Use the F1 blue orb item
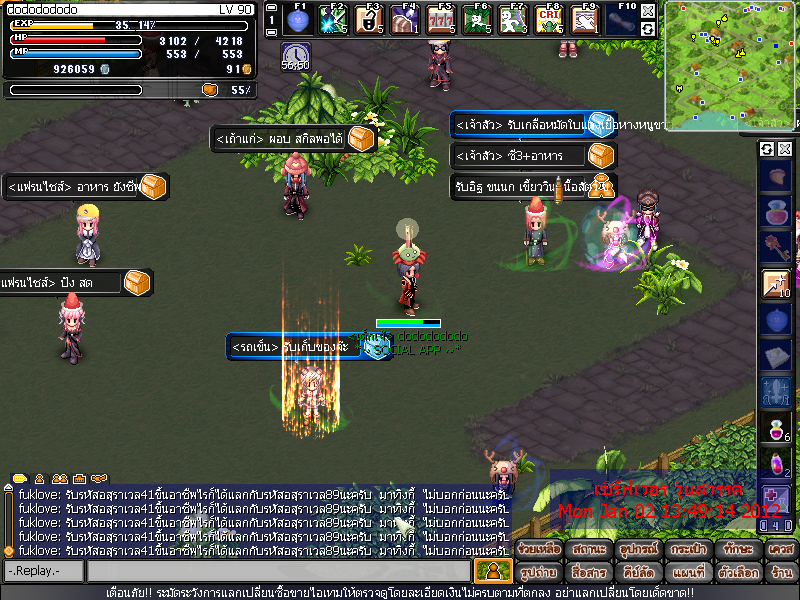The image size is (800, 600). coord(296,19)
